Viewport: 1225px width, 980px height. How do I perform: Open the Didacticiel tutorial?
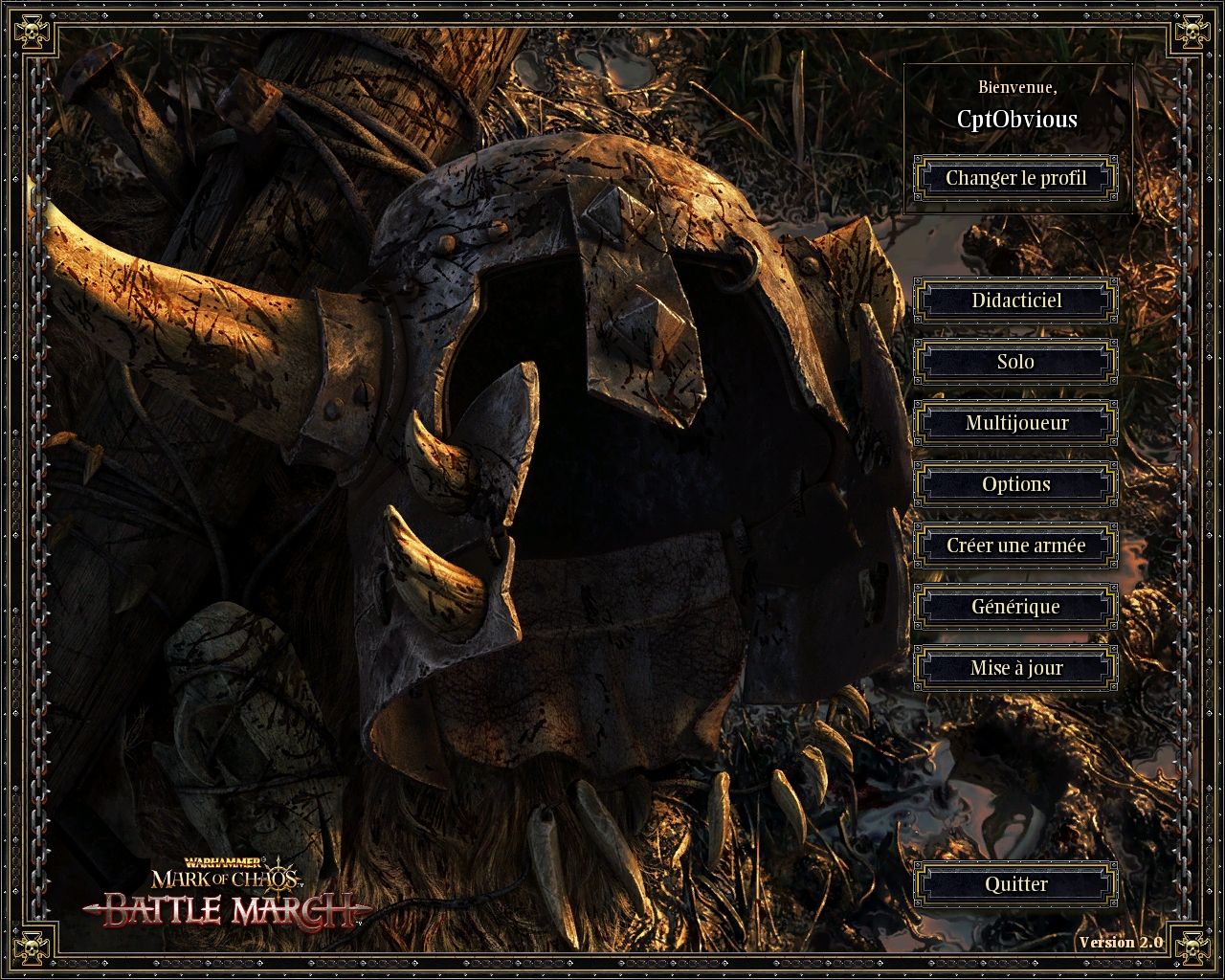click(1015, 301)
